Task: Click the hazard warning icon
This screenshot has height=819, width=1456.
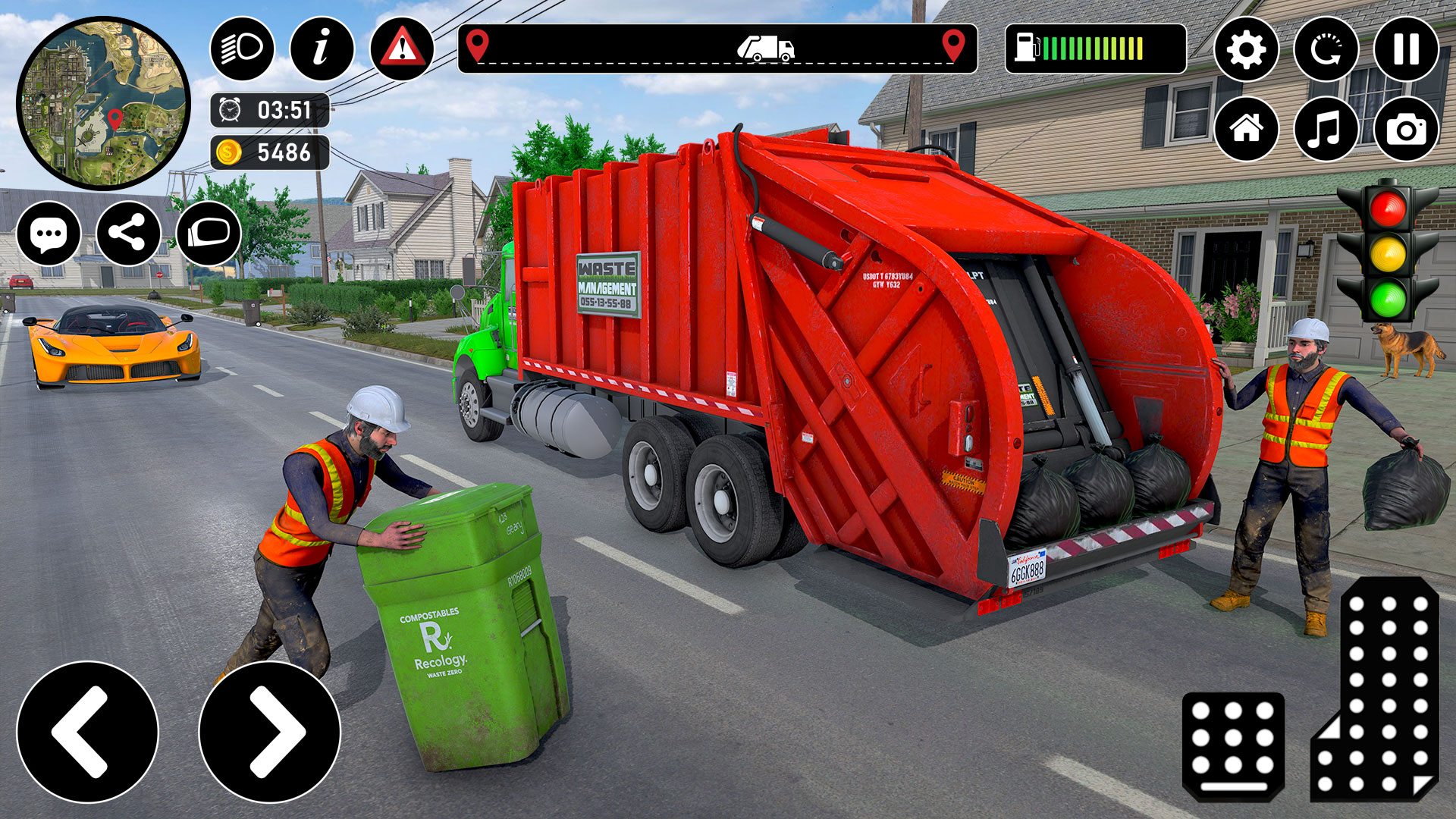Action: coord(402,49)
